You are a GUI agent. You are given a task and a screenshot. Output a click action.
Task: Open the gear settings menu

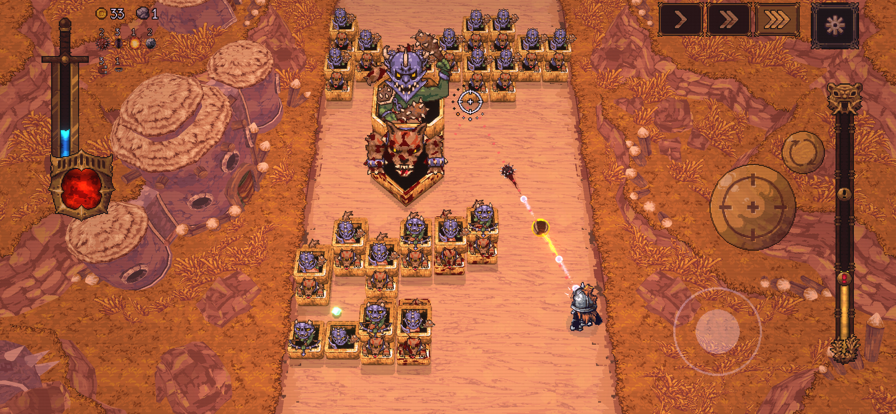point(835,24)
